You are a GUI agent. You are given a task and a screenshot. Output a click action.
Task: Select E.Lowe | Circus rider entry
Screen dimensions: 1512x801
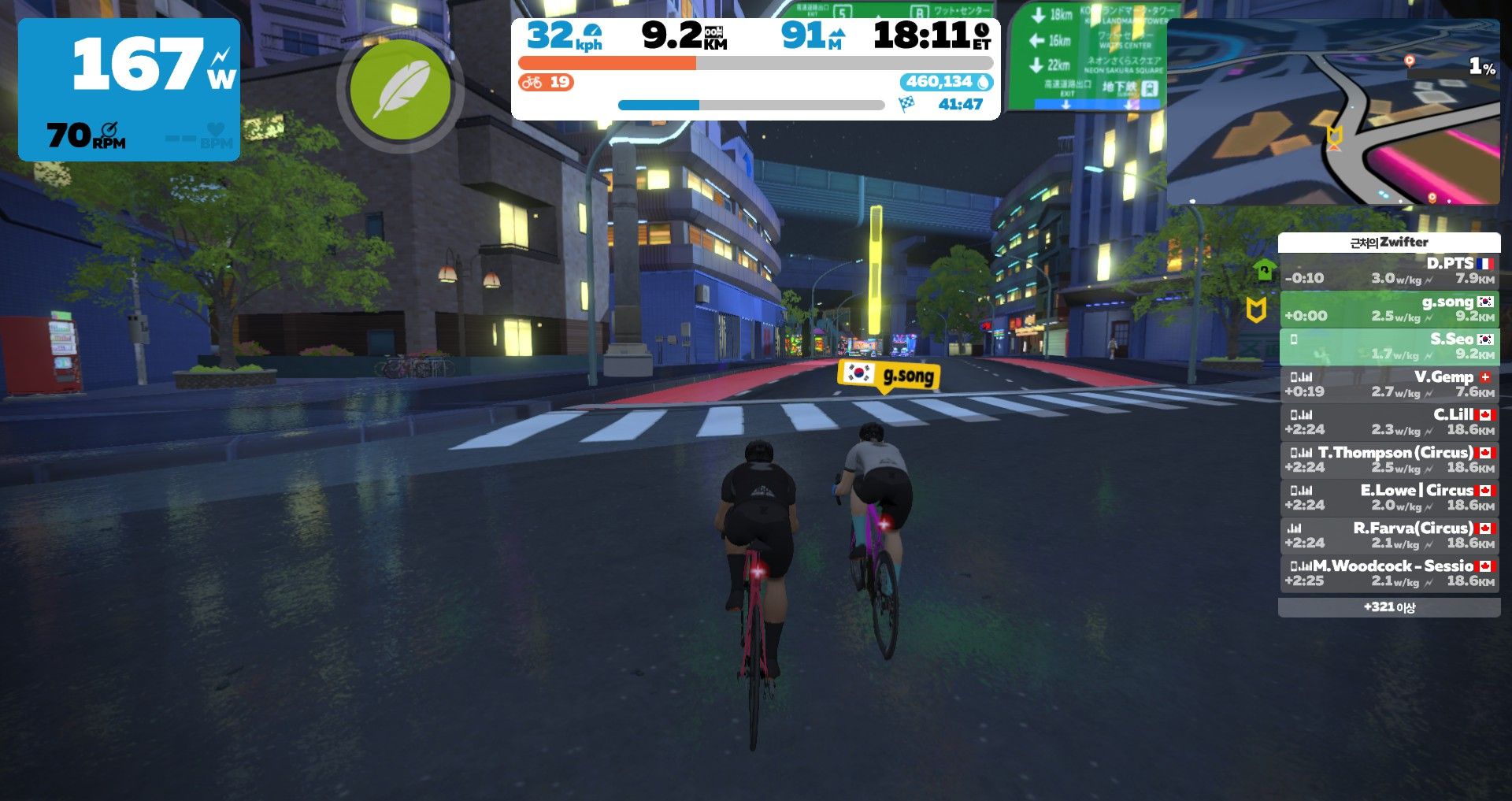click(x=1389, y=497)
